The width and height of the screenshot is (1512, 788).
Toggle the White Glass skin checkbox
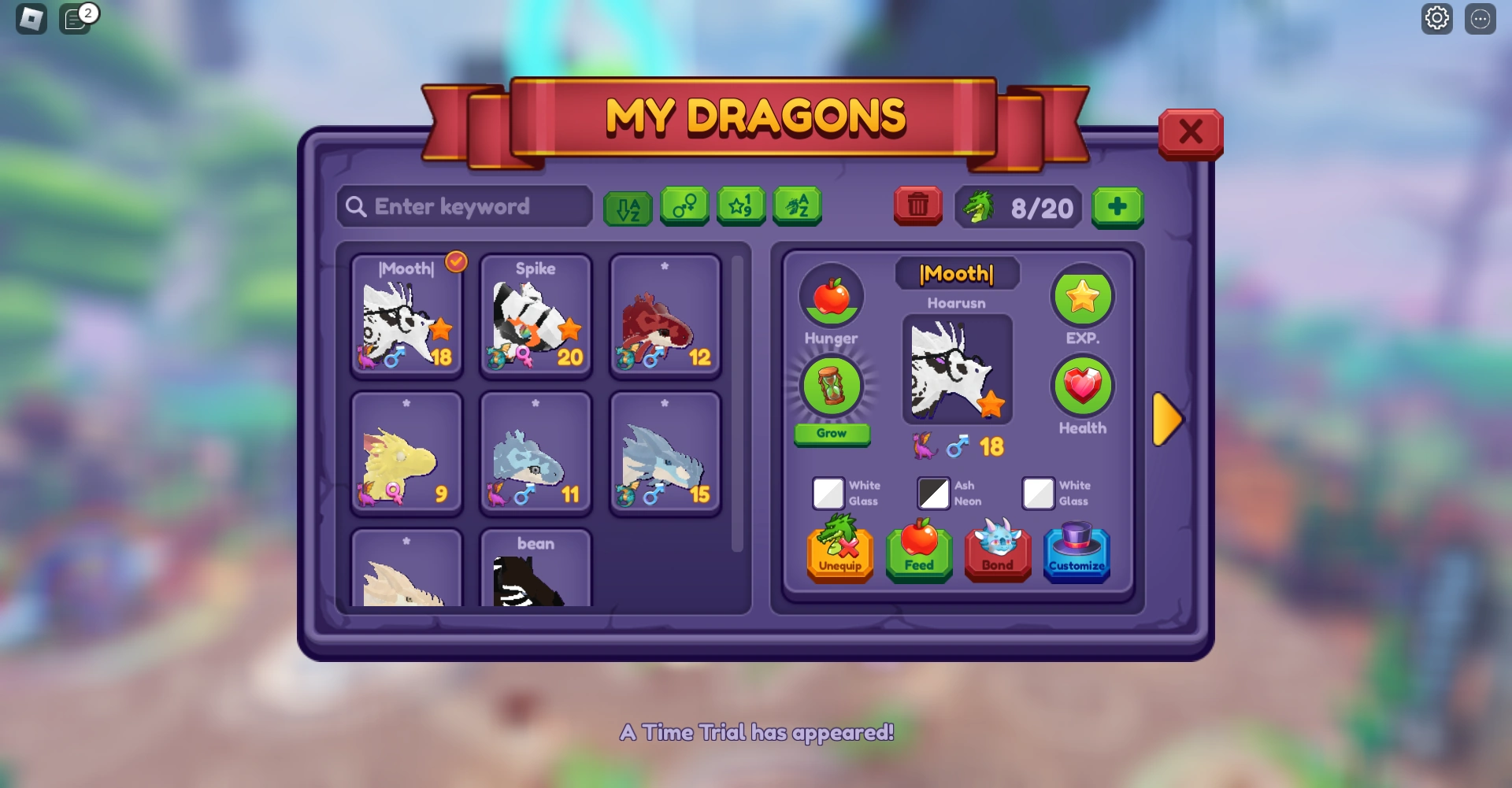(x=828, y=494)
